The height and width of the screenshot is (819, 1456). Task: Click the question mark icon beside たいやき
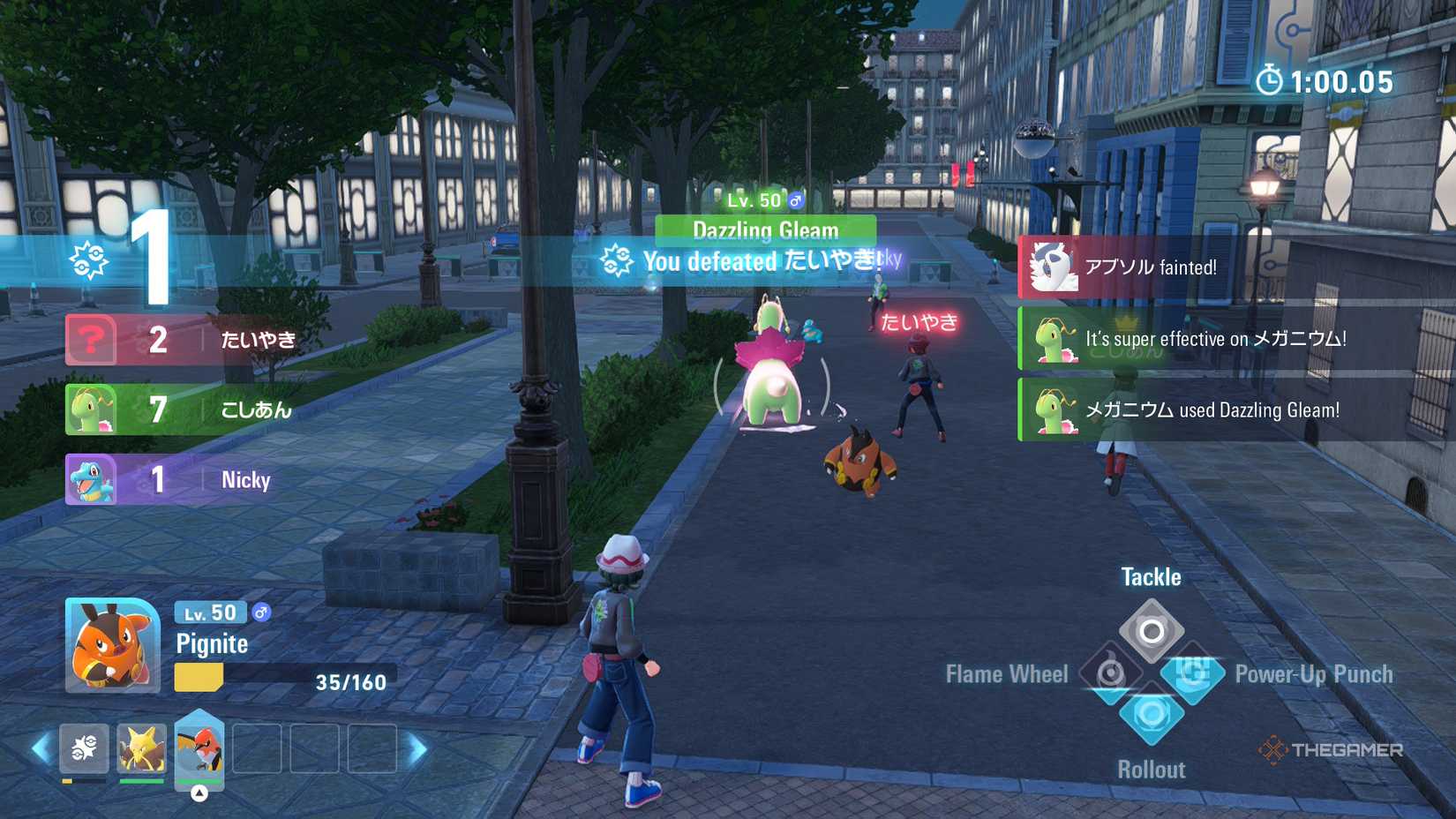tap(92, 340)
